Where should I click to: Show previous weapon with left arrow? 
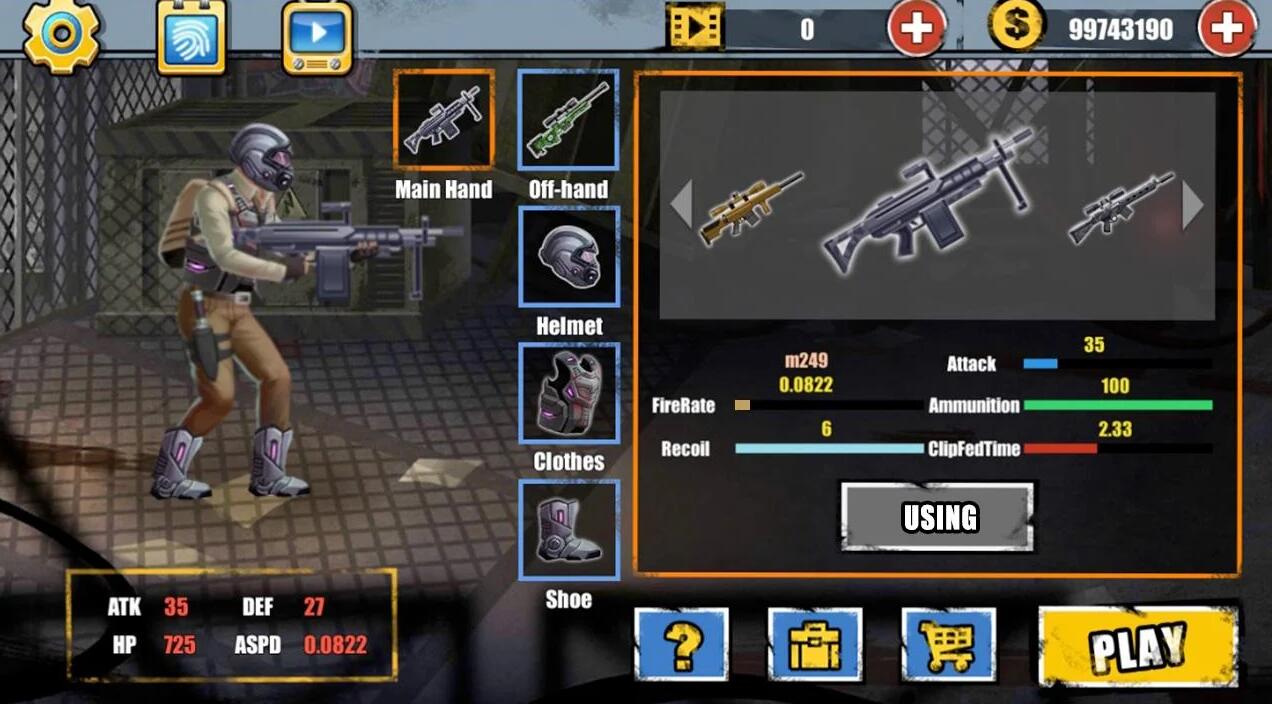(681, 205)
